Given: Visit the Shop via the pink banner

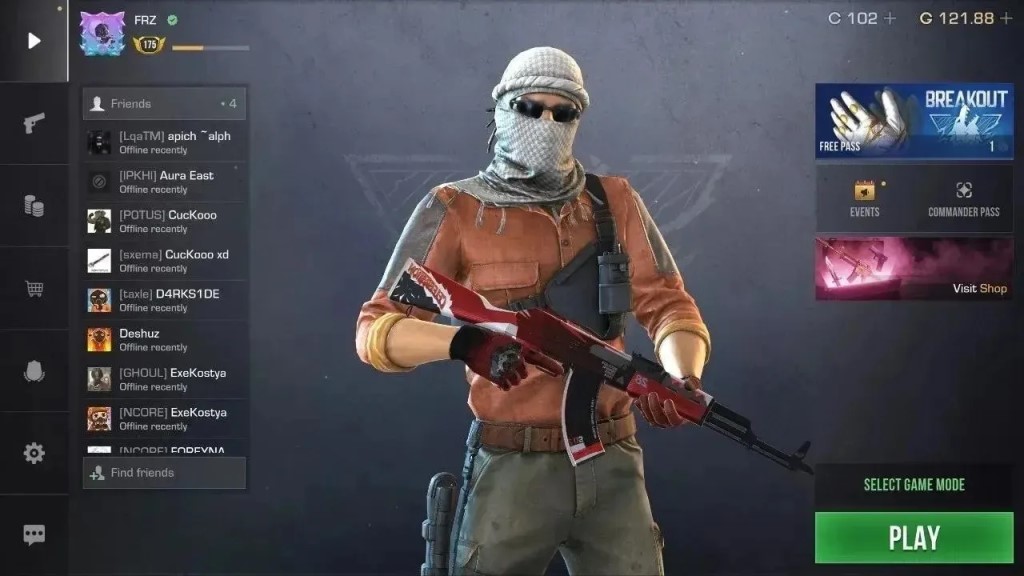Looking at the screenshot, I should (914, 268).
